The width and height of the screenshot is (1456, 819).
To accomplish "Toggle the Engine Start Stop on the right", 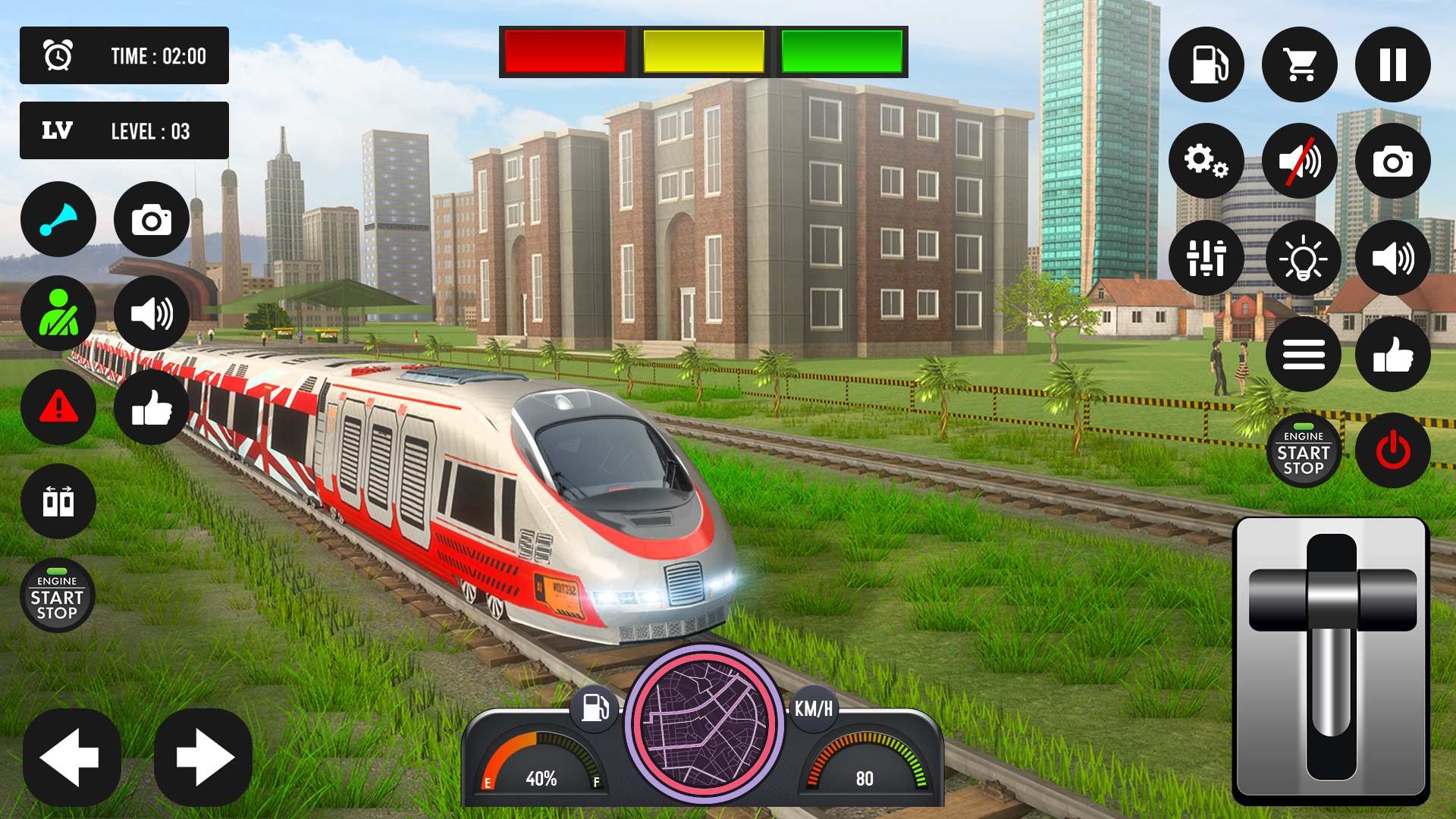I will 1304,450.
